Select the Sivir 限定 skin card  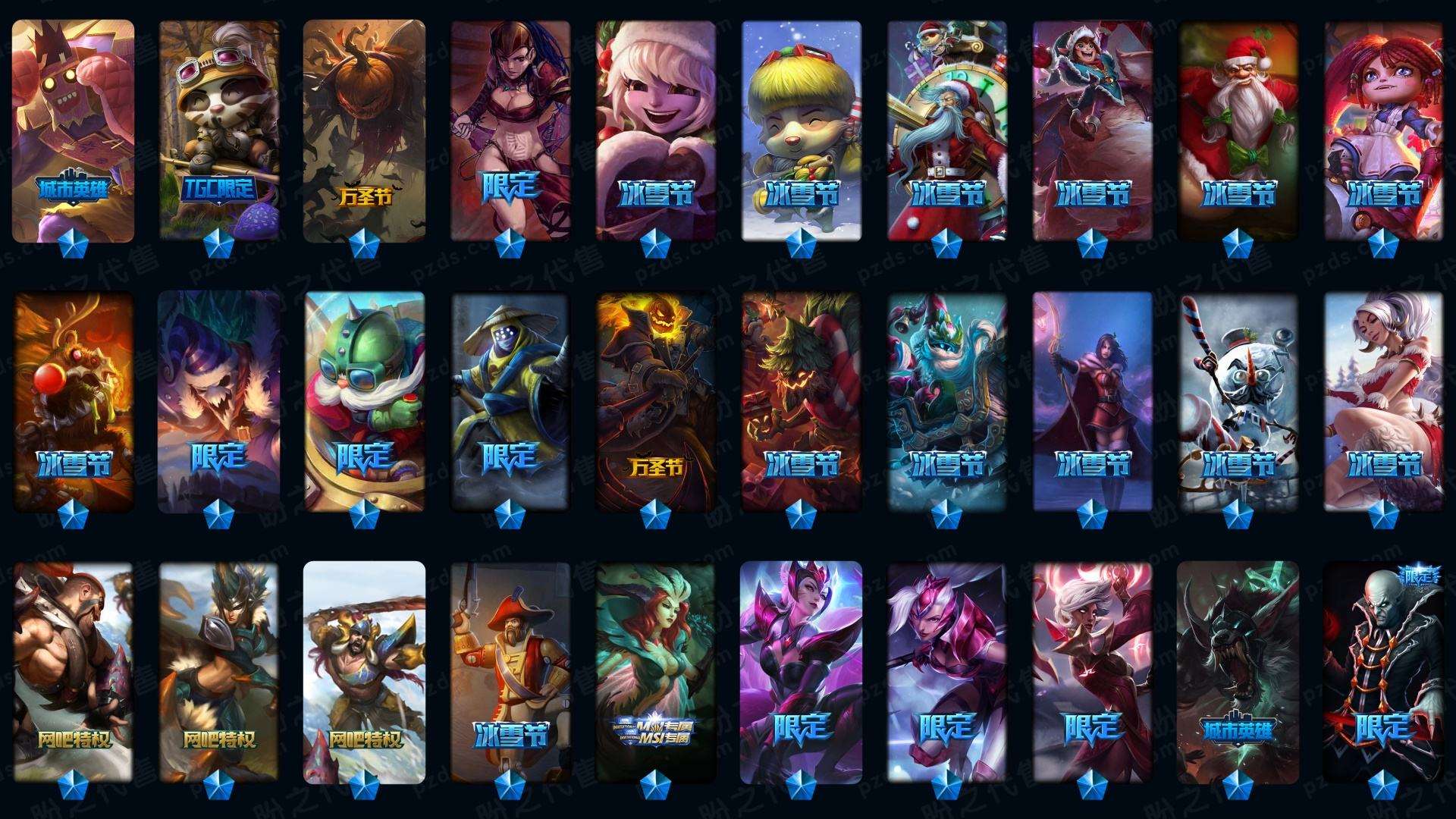510,129
